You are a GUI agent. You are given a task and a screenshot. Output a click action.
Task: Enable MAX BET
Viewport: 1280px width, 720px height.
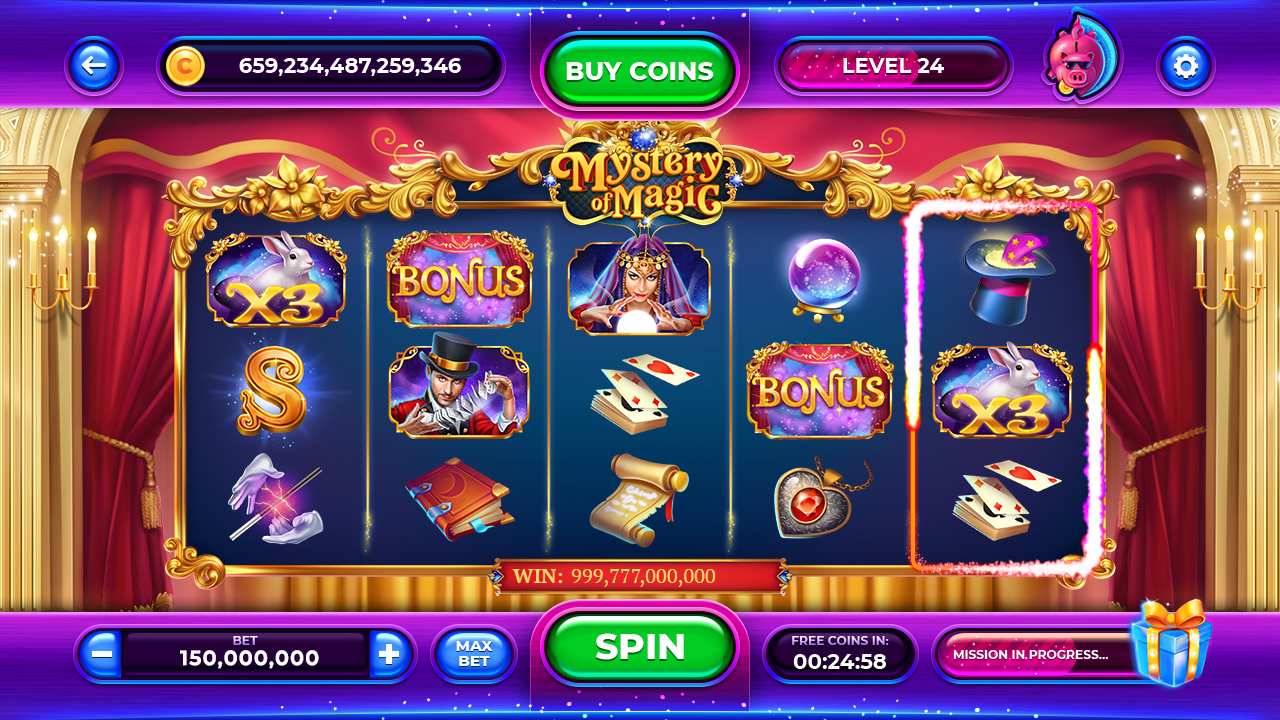coord(473,655)
